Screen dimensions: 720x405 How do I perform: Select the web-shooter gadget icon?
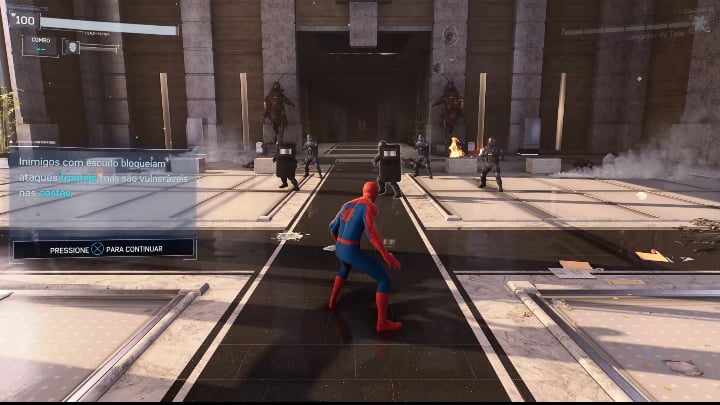[x=71, y=46]
